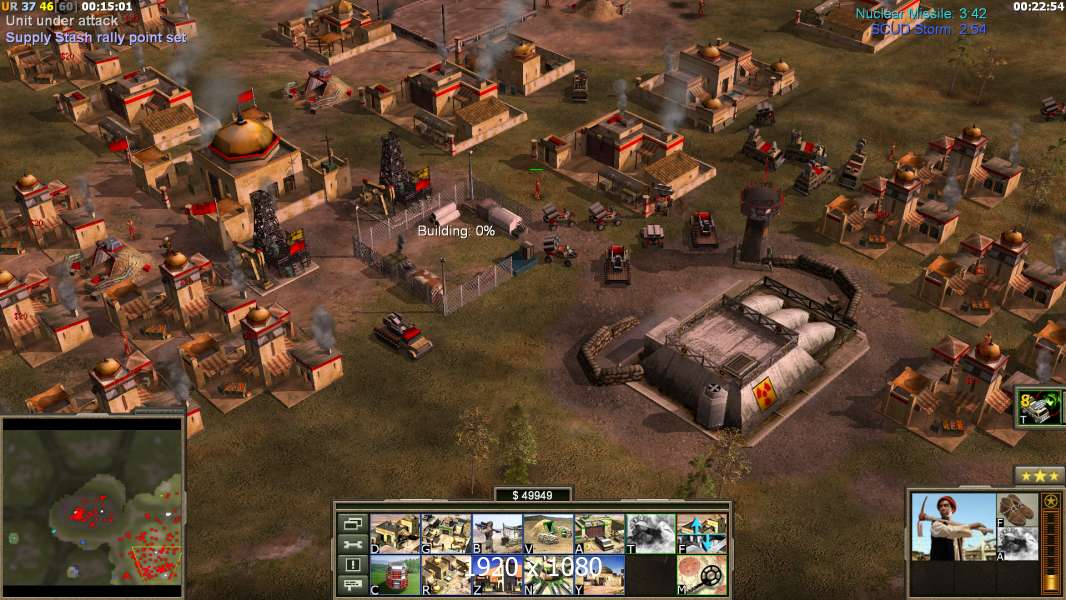The image size is (1066, 600).
Task: Select the building icon with hotkey G
Action: tap(446, 534)
